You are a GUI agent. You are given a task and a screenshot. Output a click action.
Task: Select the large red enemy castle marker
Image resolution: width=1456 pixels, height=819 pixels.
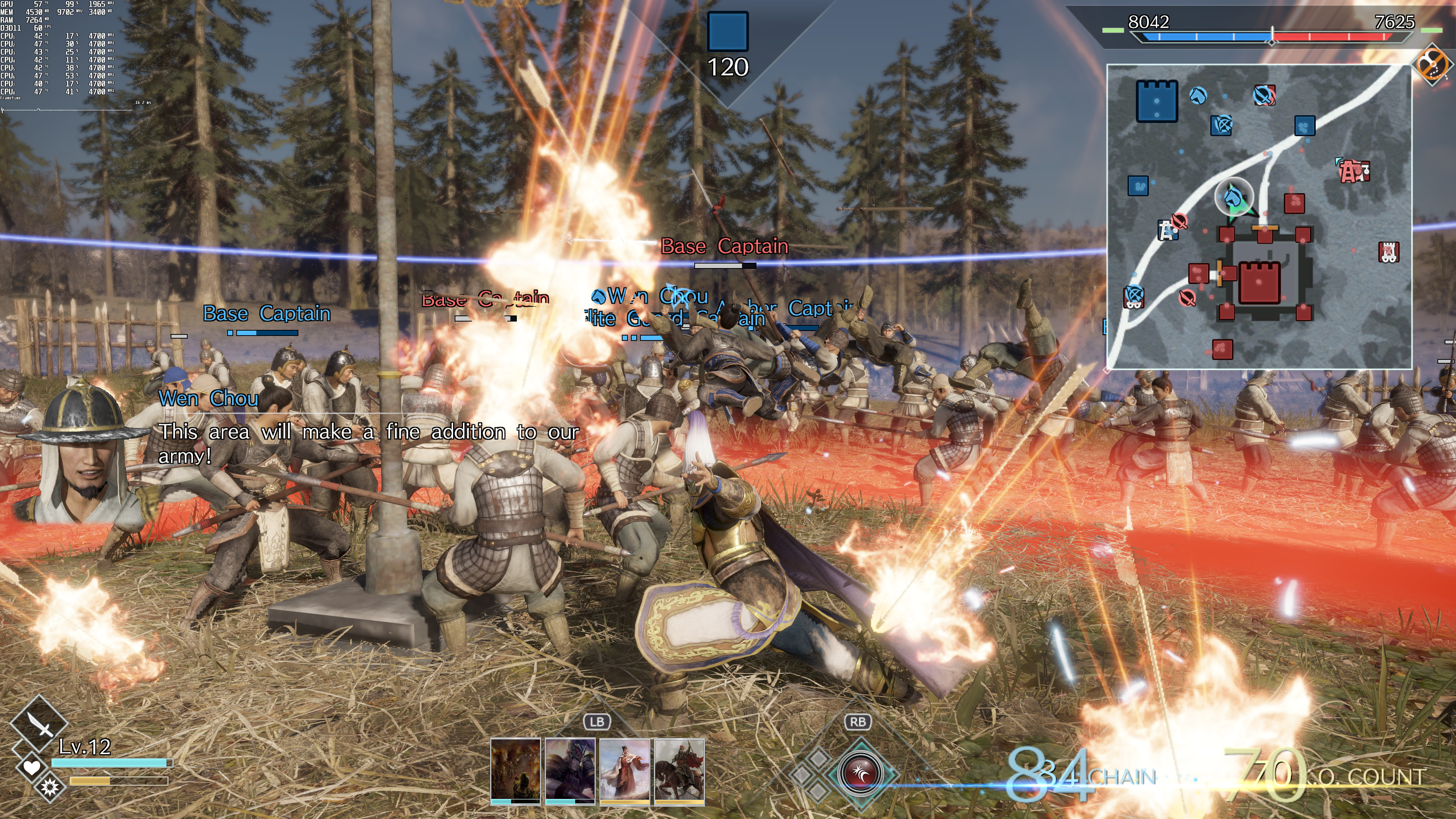click(x=1259, y=282)
